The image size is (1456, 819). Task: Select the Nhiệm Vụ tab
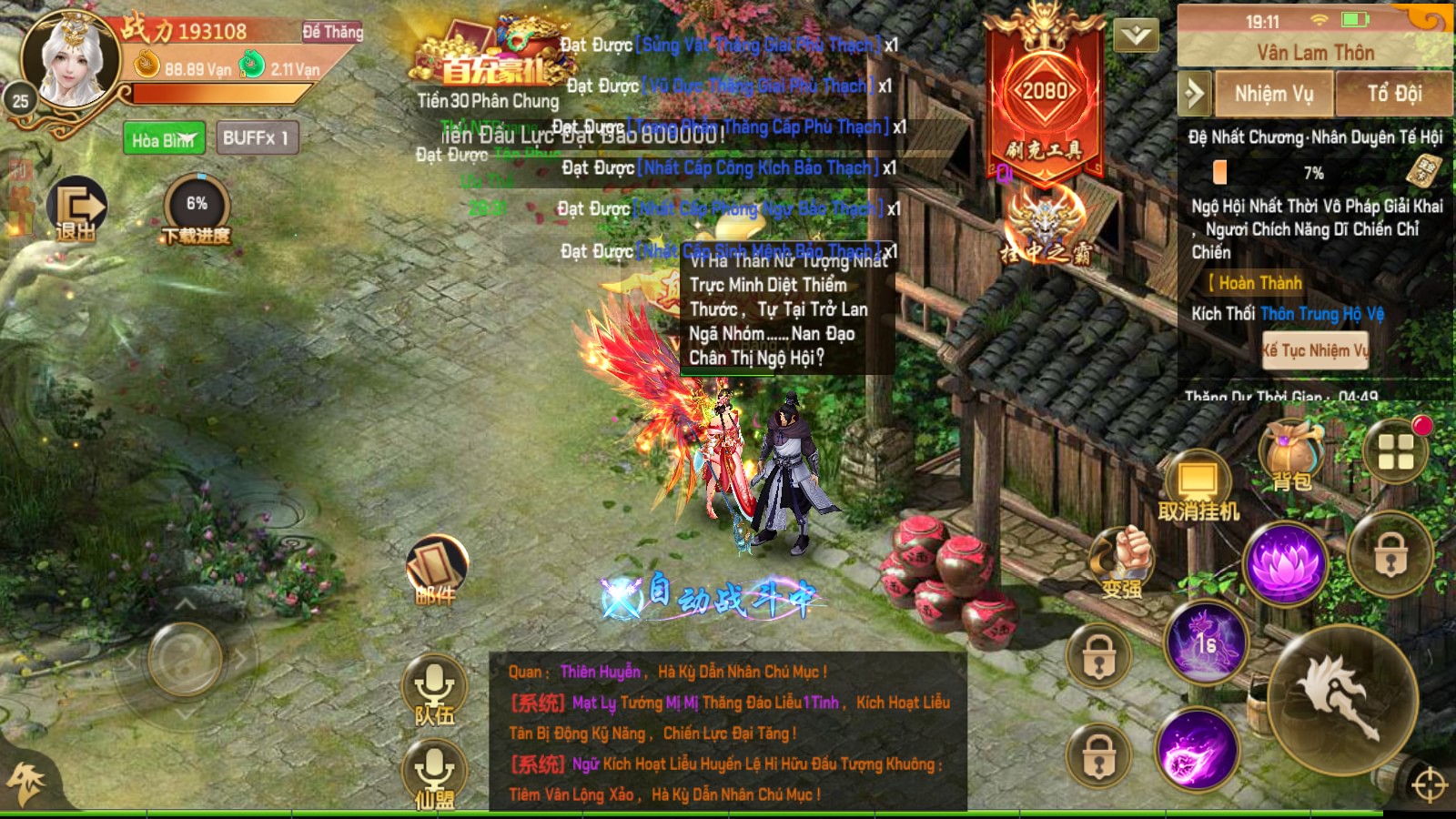[x=1273, y=94]
